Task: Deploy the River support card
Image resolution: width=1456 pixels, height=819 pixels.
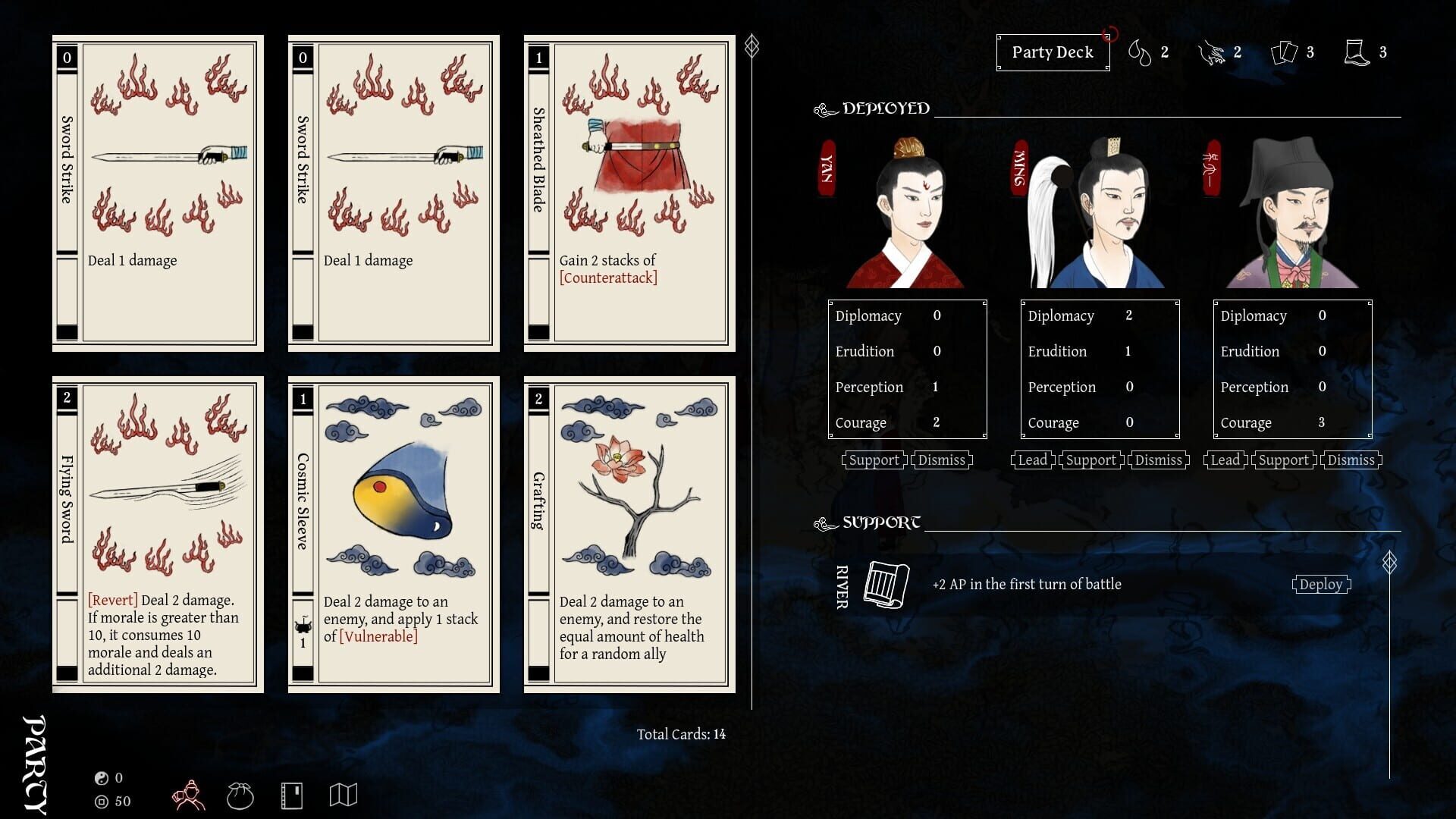Action: pyautogui.click(x=1321, y=584)
